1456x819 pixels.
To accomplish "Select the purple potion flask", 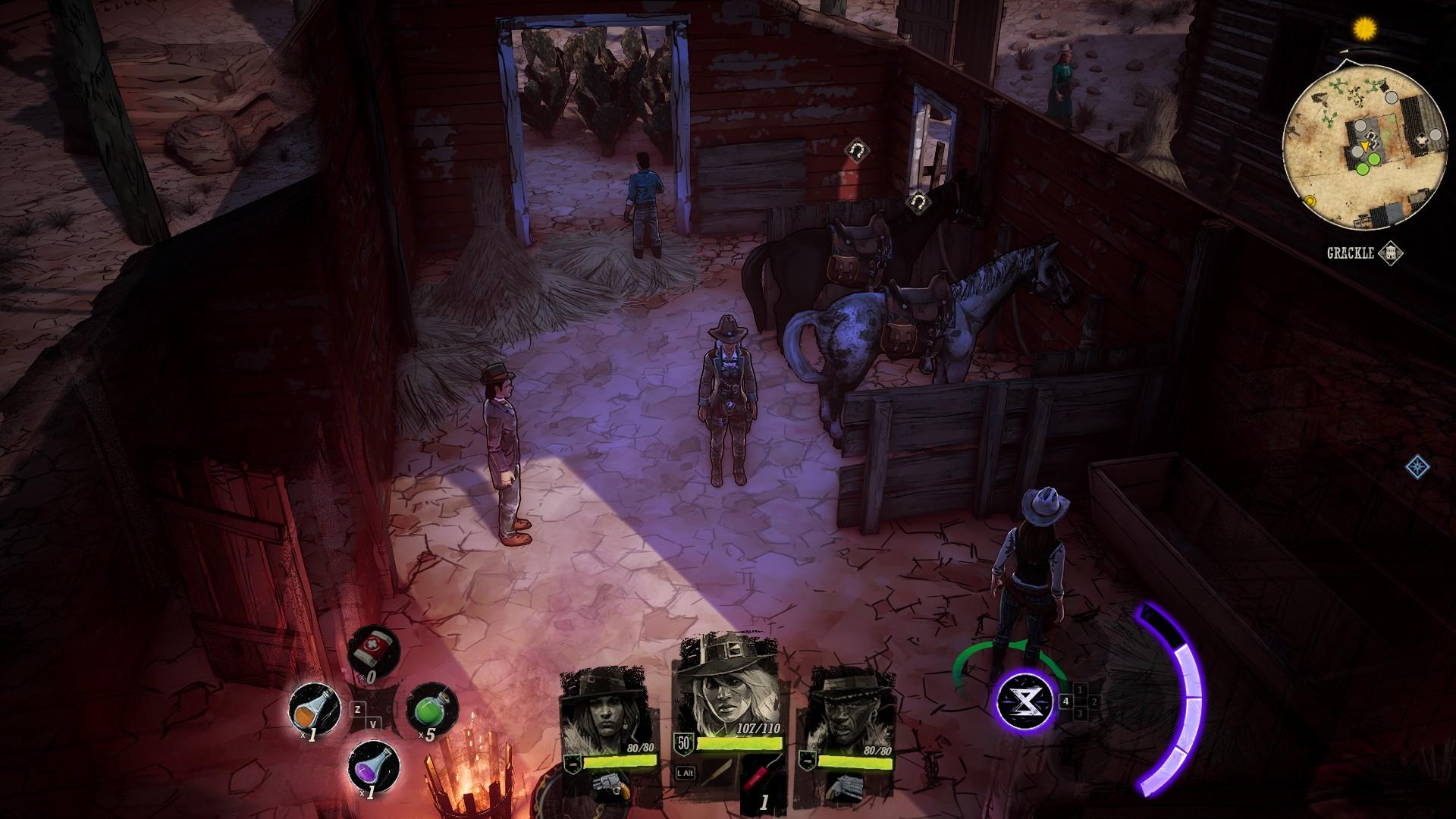I will pyautogui.click(x=372, y=767).
